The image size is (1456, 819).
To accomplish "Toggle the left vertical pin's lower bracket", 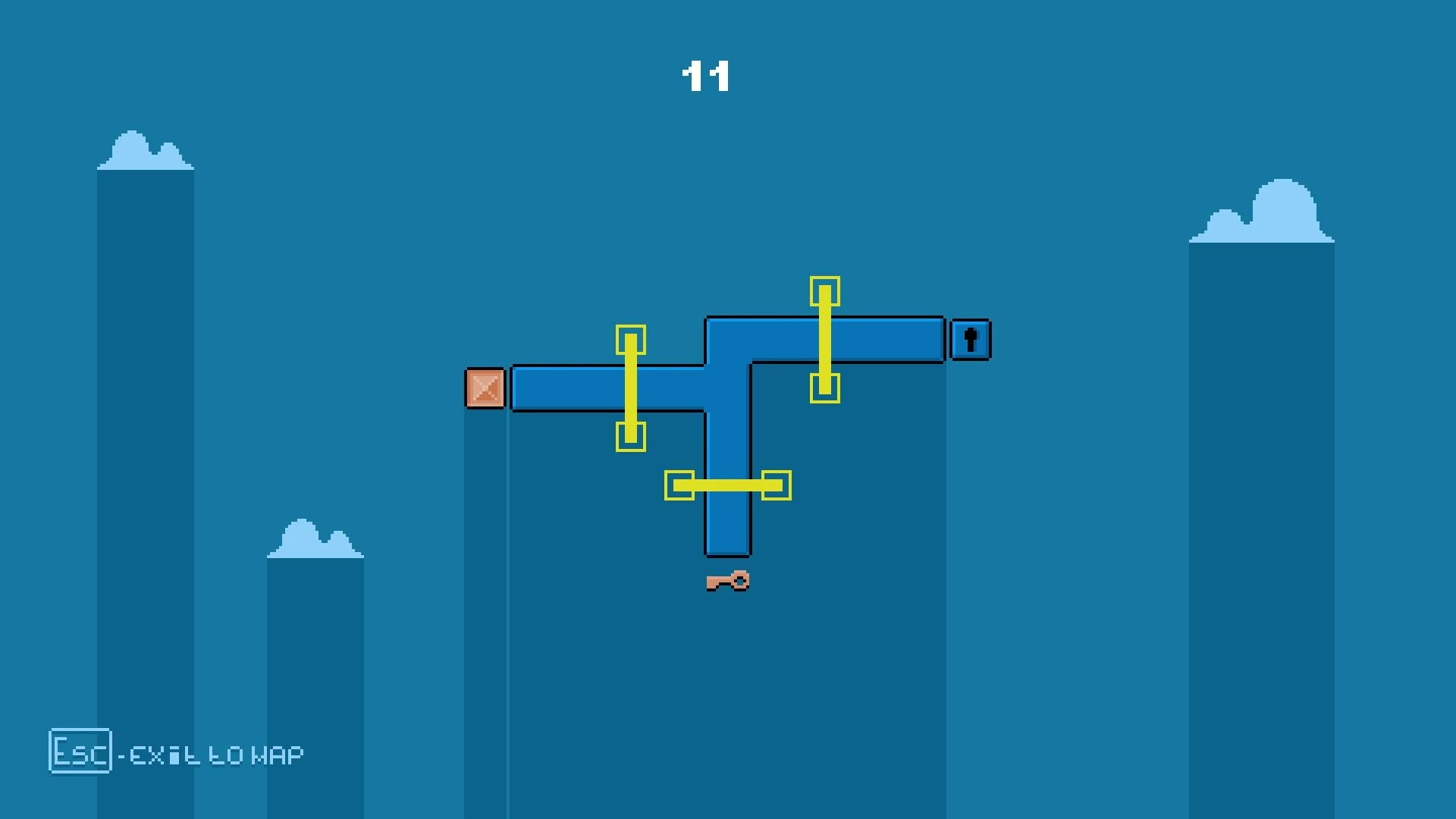I will click(629, 438).
